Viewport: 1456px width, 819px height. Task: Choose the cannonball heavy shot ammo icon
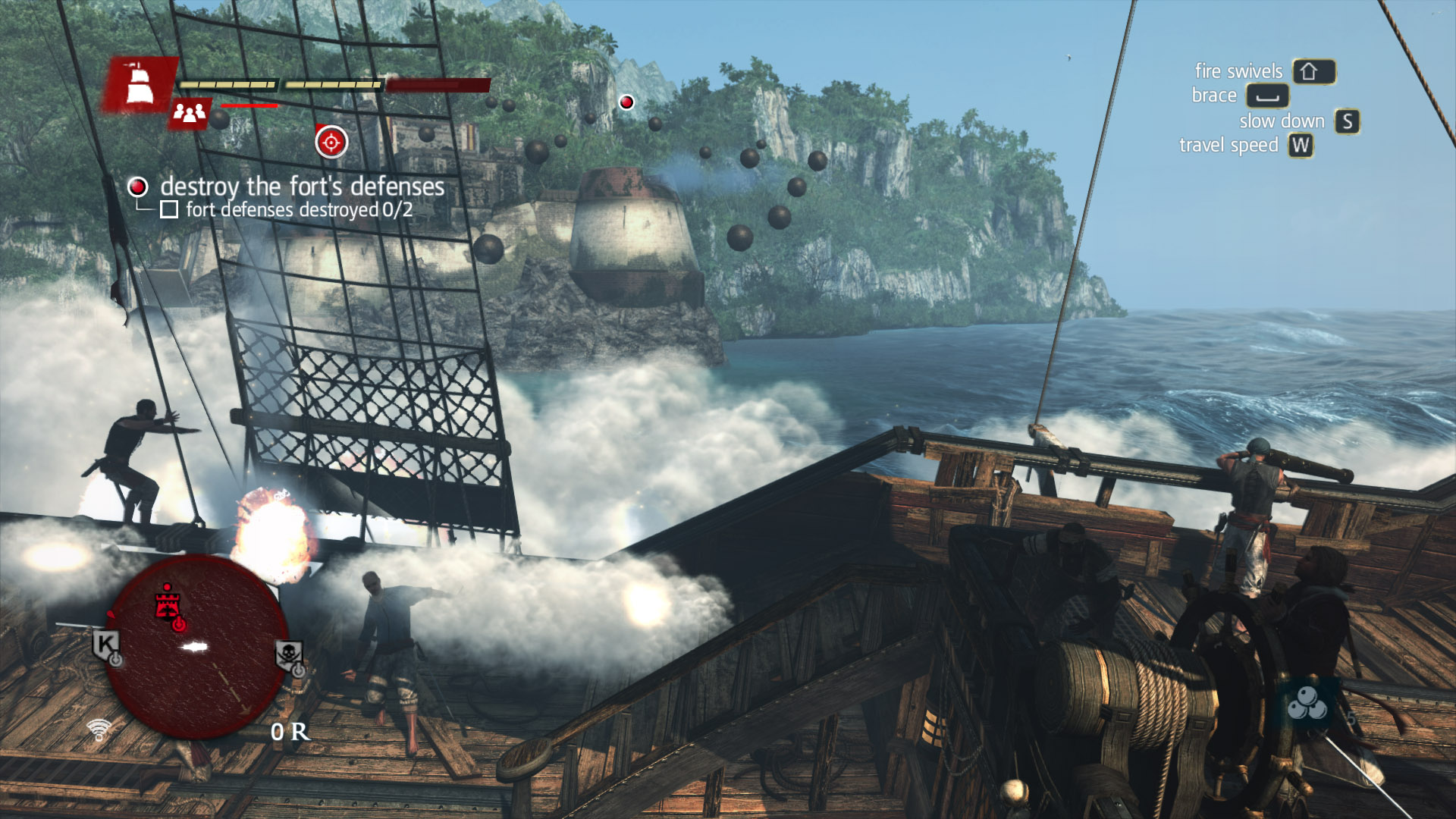click(1307, 704)
